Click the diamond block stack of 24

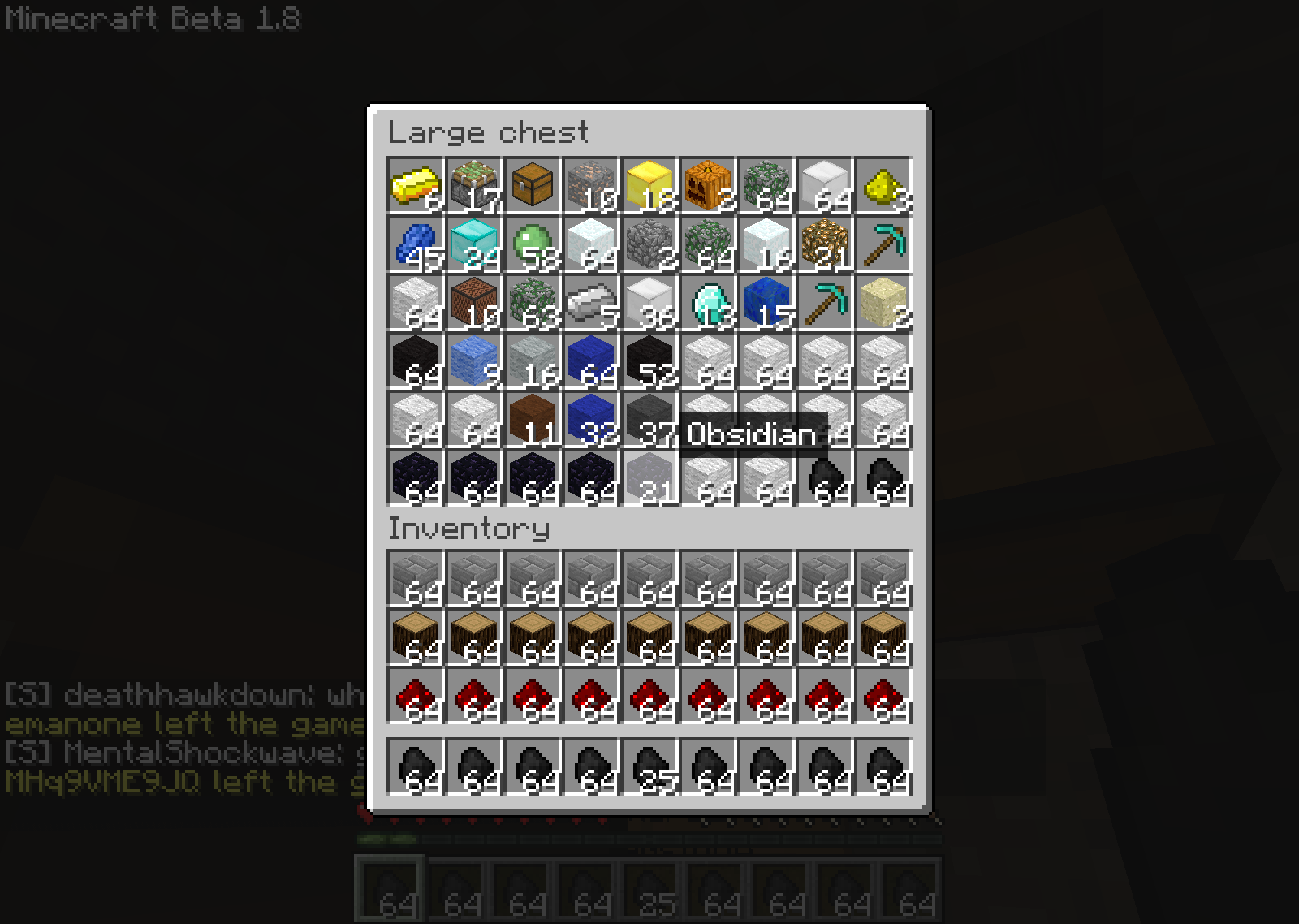point(473,244)
